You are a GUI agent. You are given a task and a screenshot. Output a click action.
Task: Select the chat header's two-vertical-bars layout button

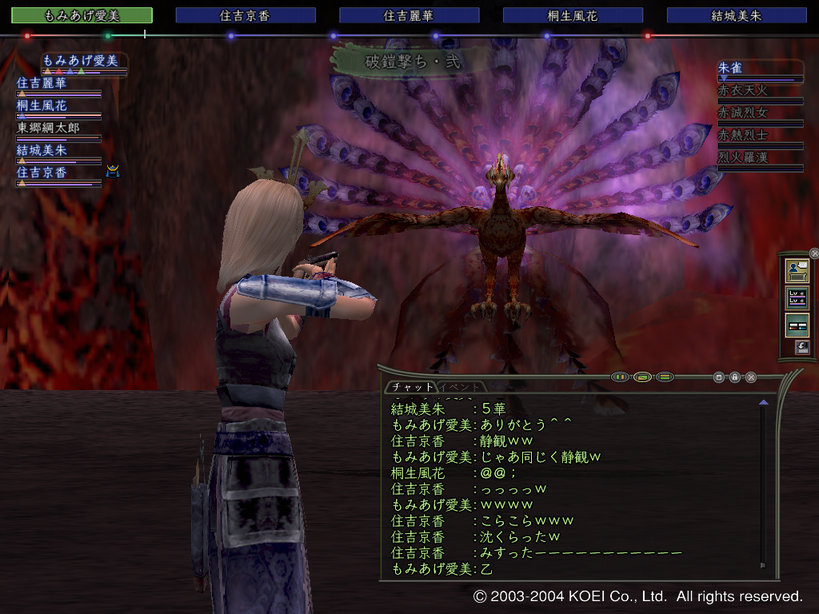coord(621,377)
